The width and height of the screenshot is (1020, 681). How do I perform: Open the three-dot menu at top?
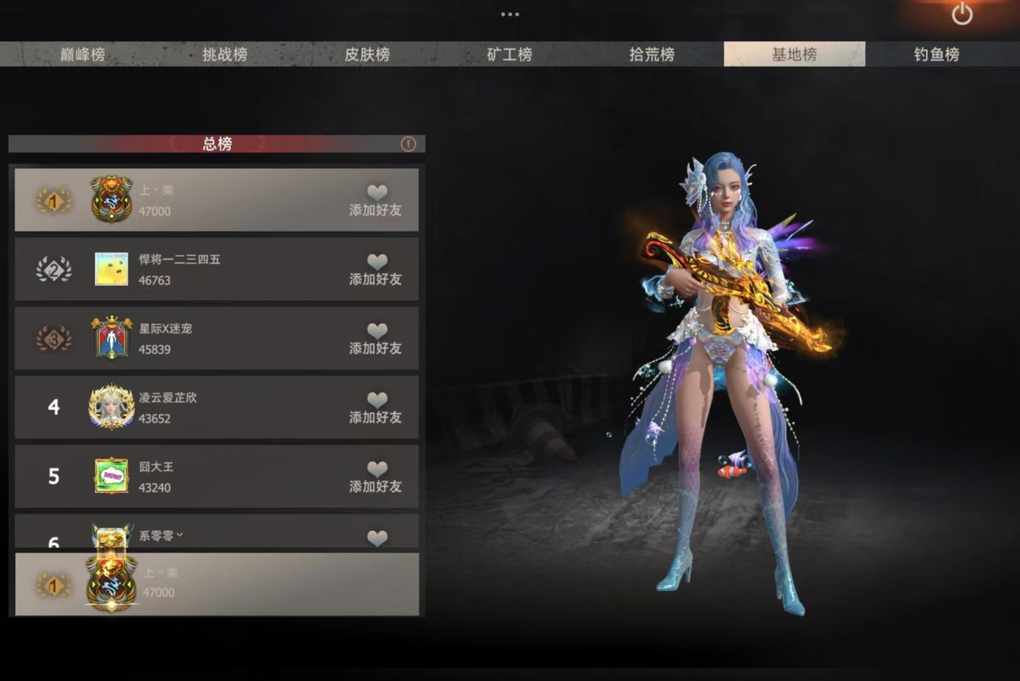click(x=510, y=14)
